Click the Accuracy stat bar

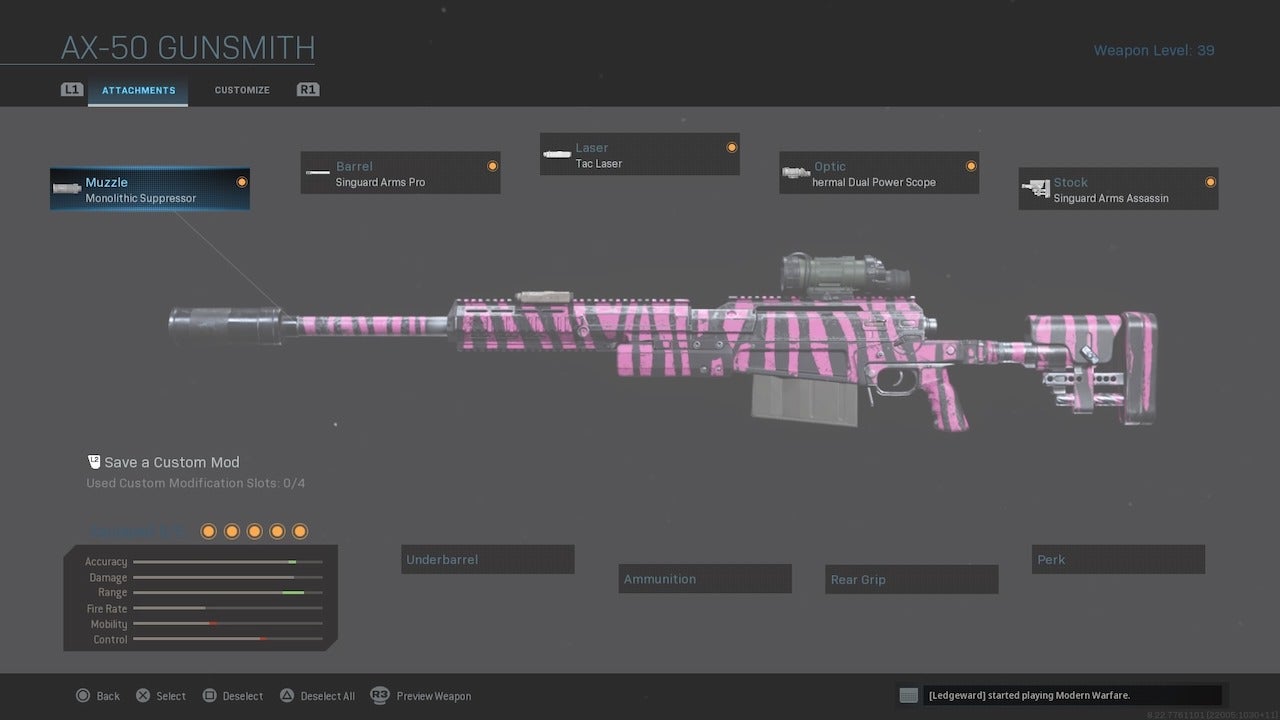[x=225, y=561]
